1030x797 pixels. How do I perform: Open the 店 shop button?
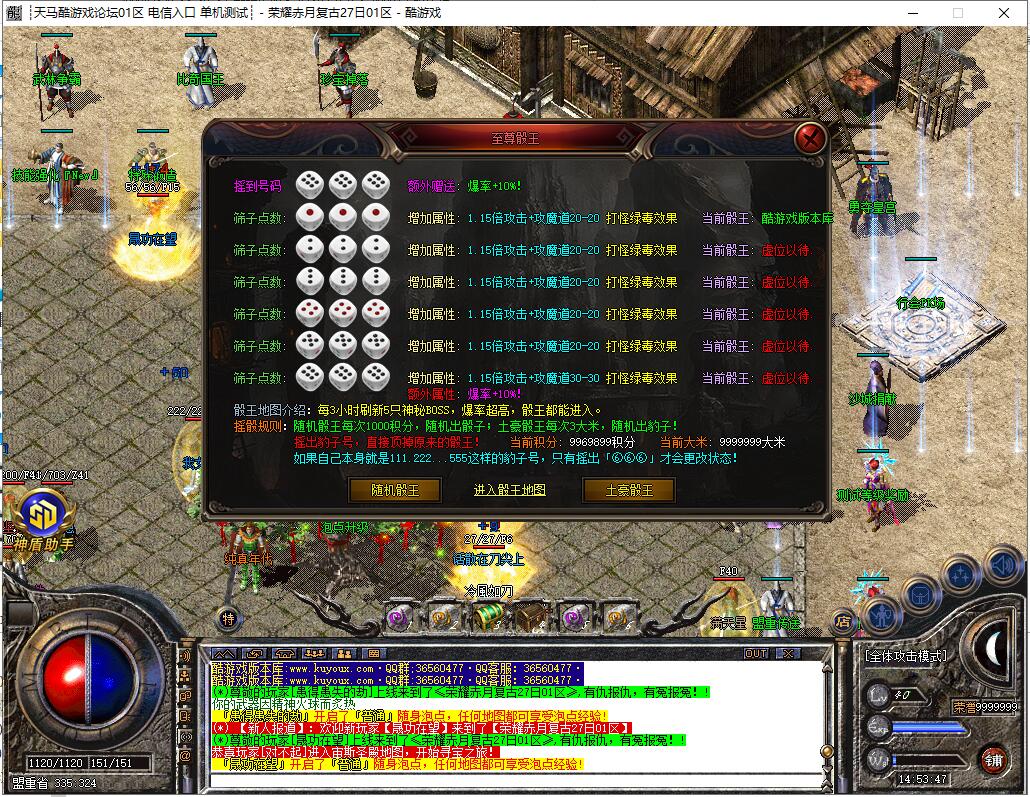tap(842, 620)
